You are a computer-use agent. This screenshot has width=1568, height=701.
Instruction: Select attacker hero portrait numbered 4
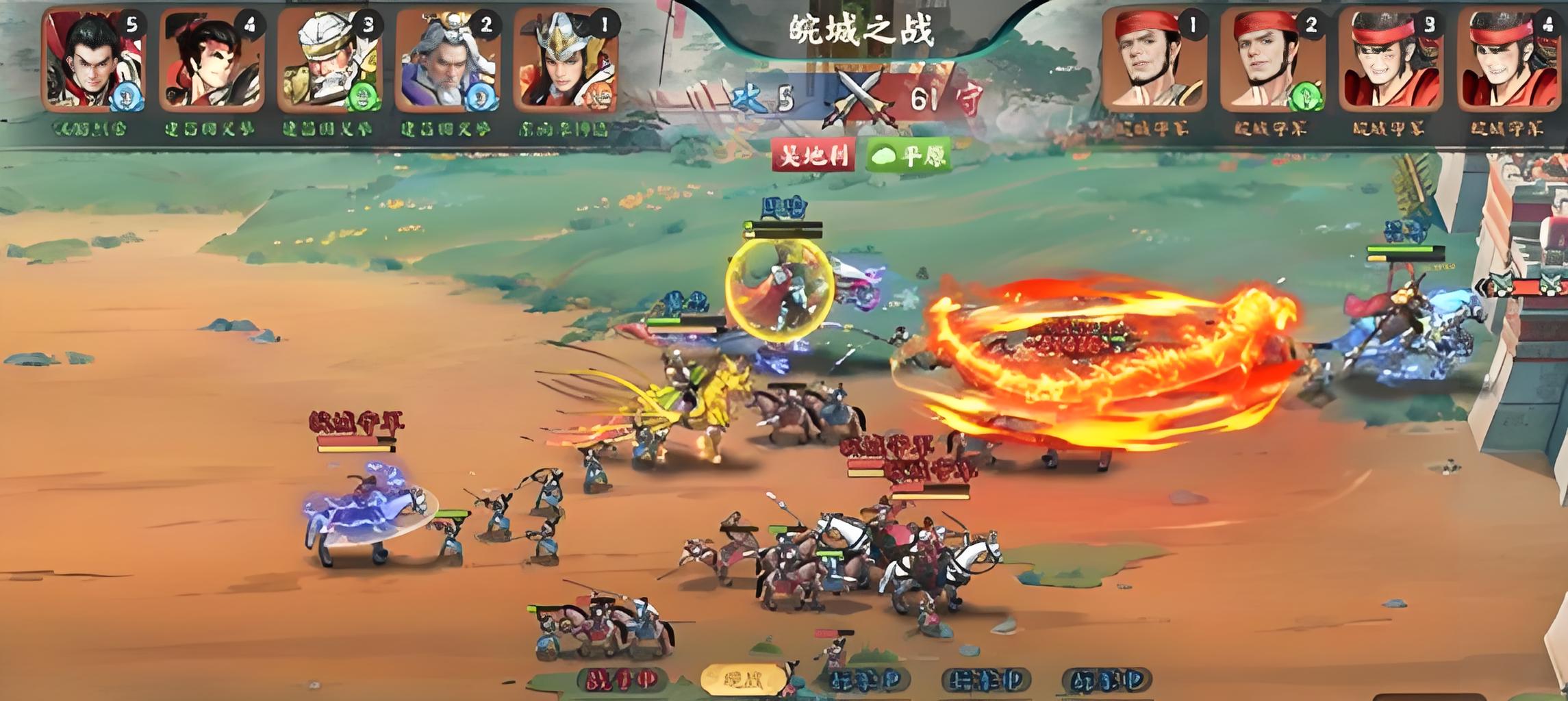point(212,61)
